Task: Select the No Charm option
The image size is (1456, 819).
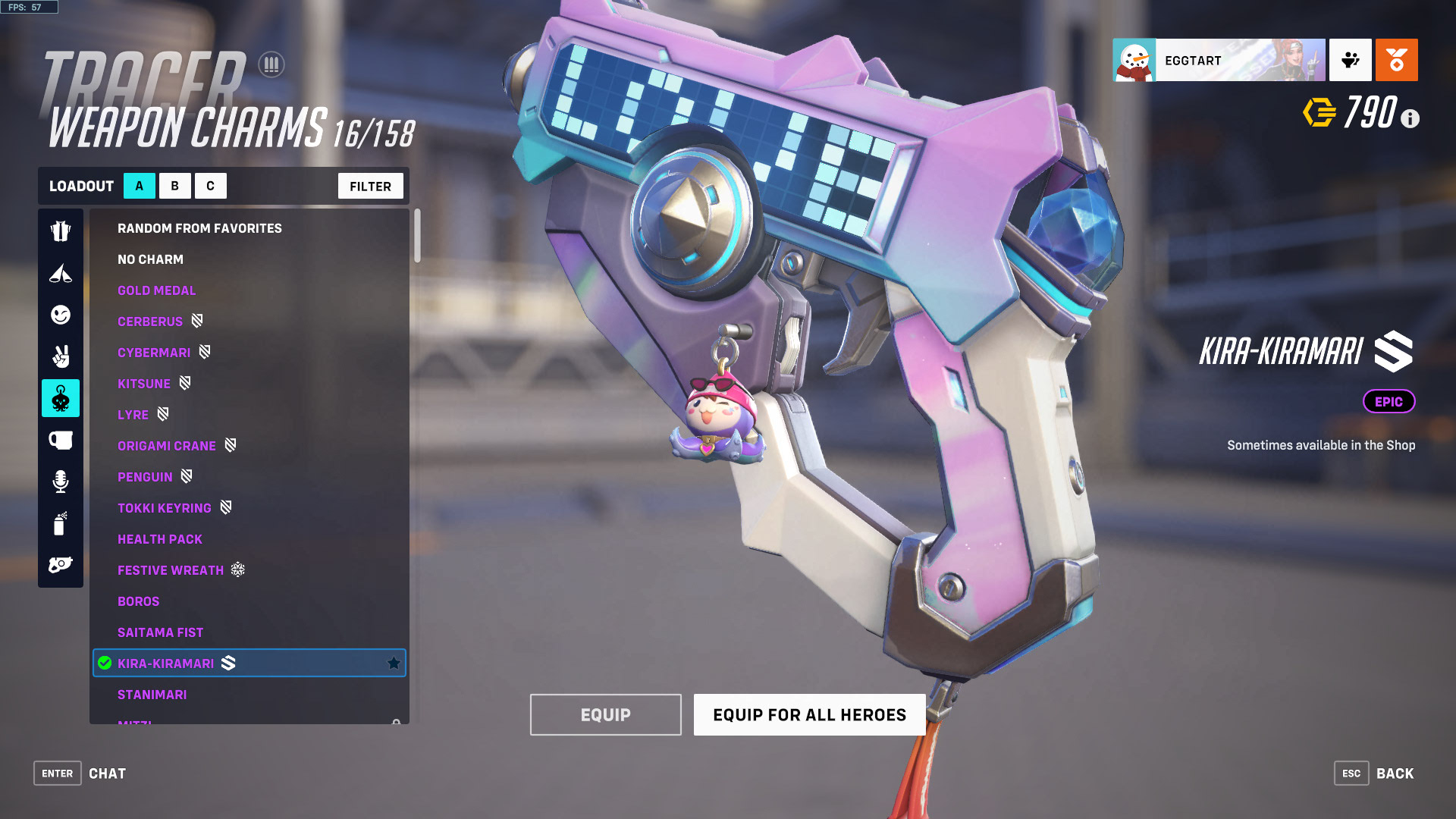Action: coord(150,259)
